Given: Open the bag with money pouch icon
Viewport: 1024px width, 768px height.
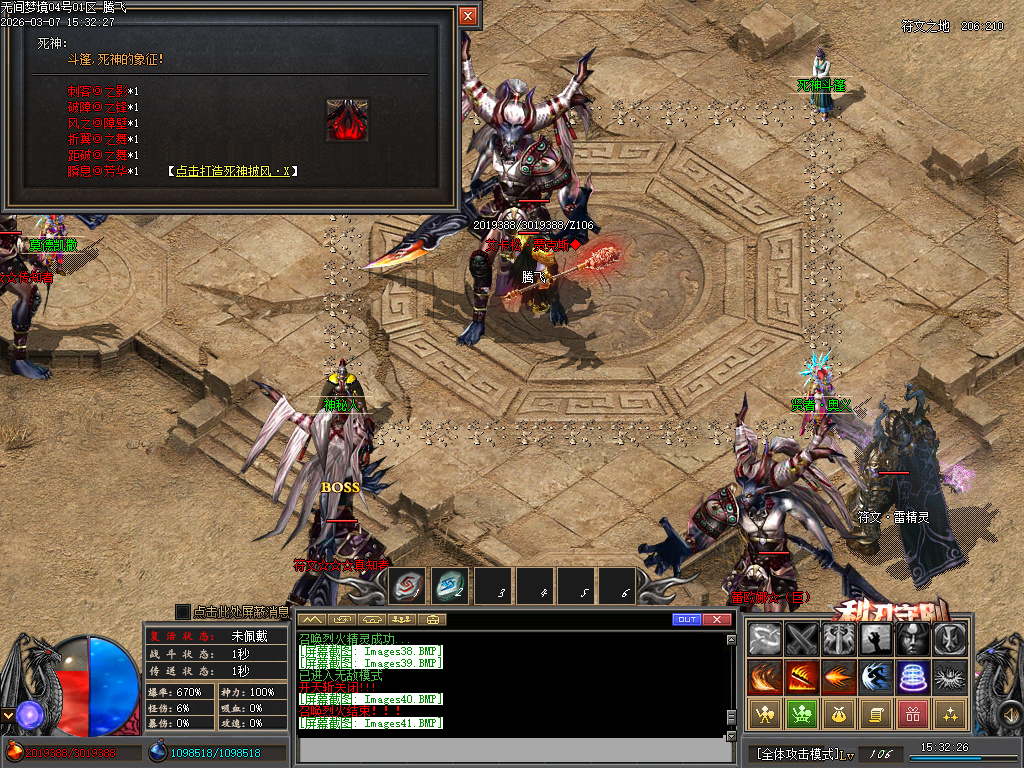Looking at the screenshot, I should pos(839,714).
